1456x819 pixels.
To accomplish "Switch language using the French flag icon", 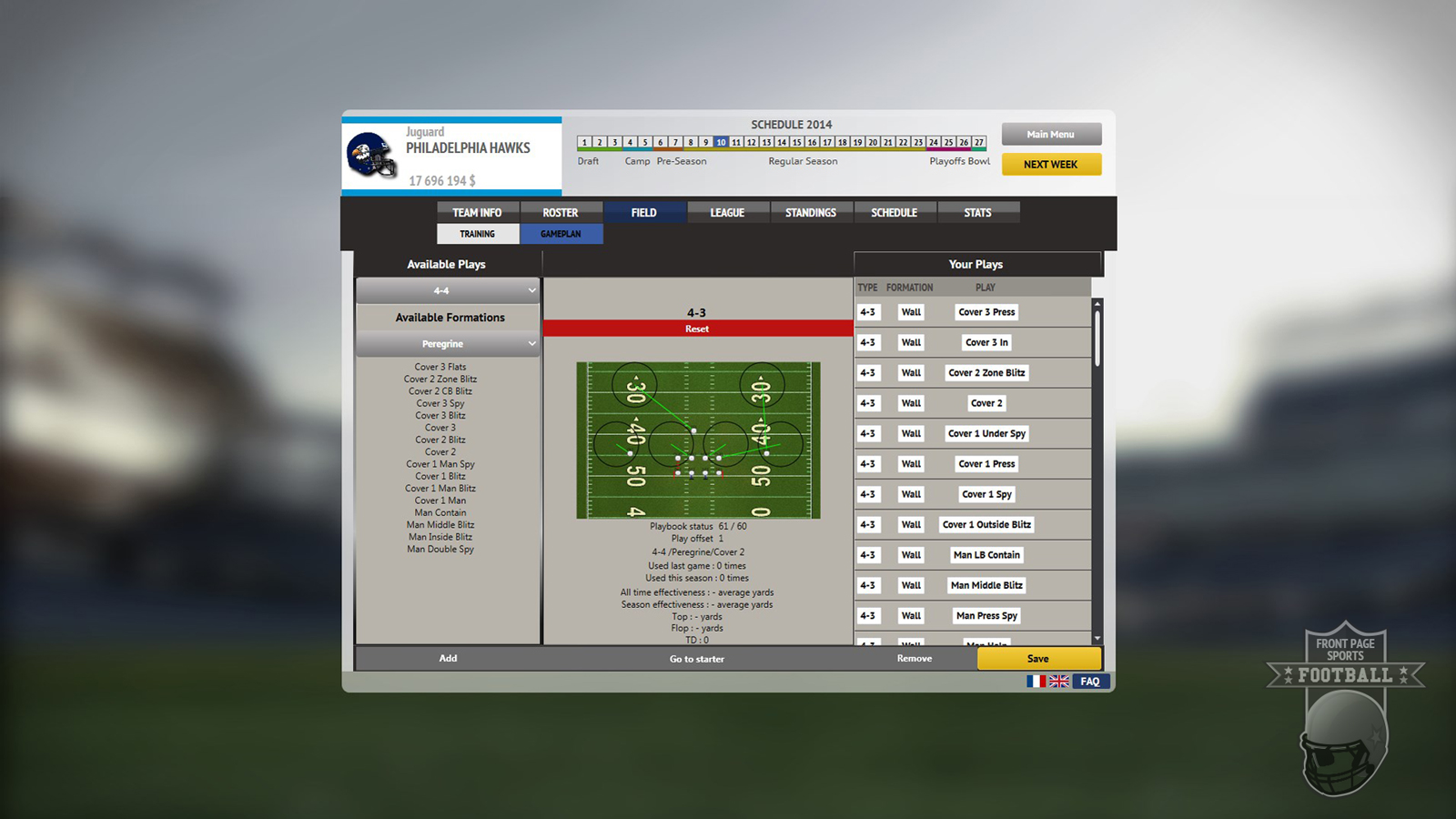I will pyautogui.click(x=1036, y=681).
